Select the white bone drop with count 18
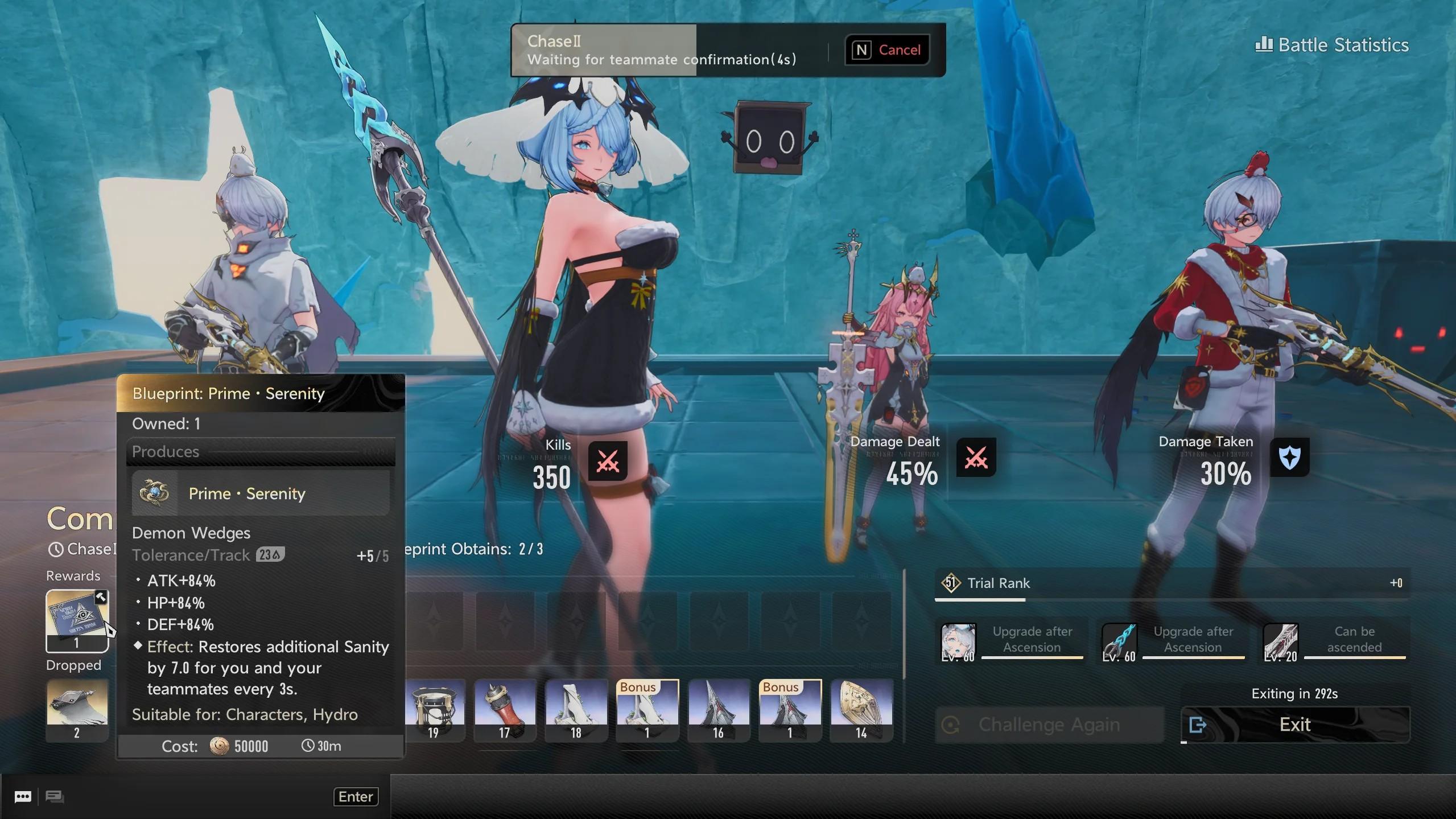Image resolution: width=1456 pixels, height=819 pixels. [576, 709]
